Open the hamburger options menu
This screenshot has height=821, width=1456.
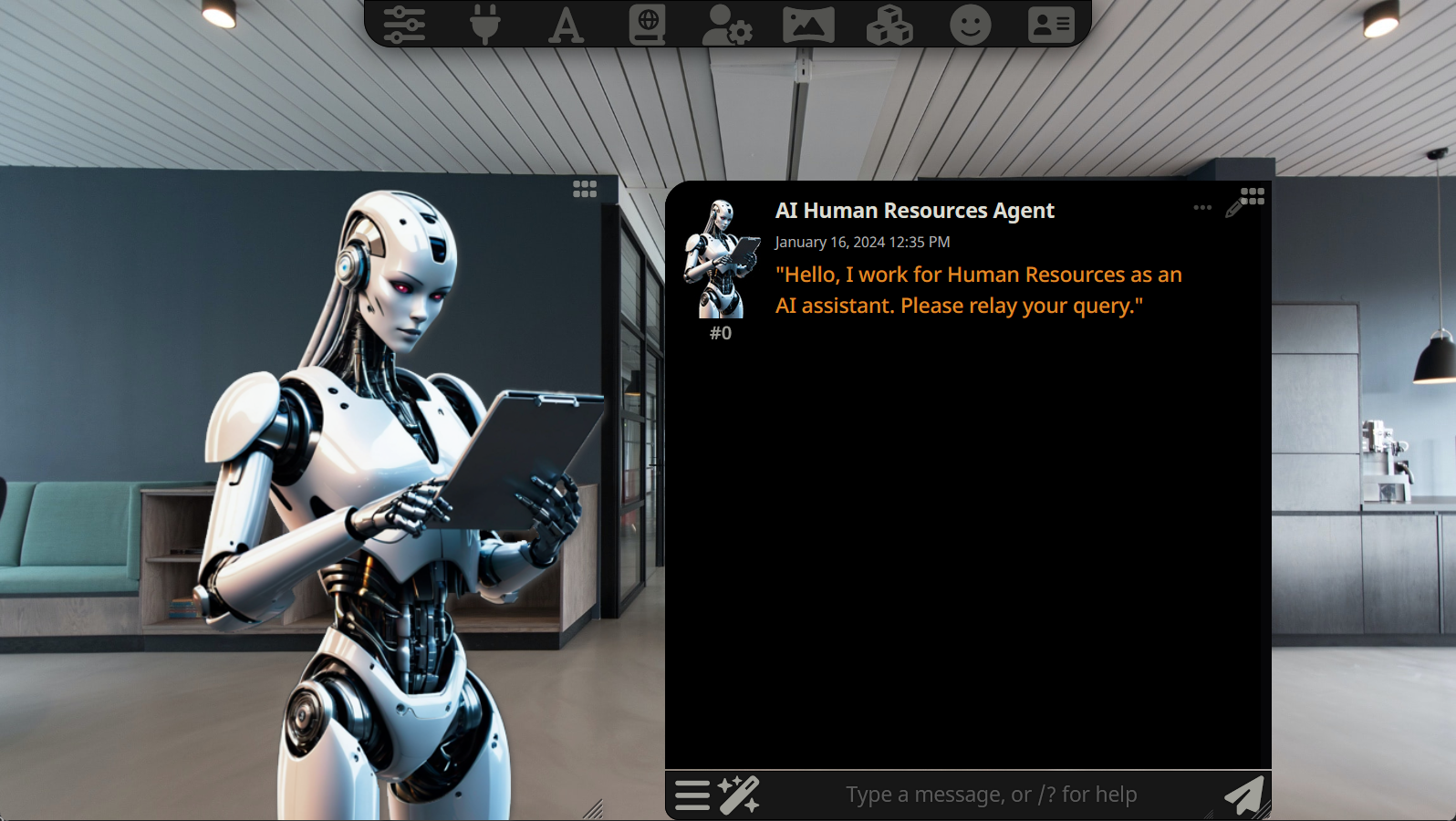tap(692, 795)
